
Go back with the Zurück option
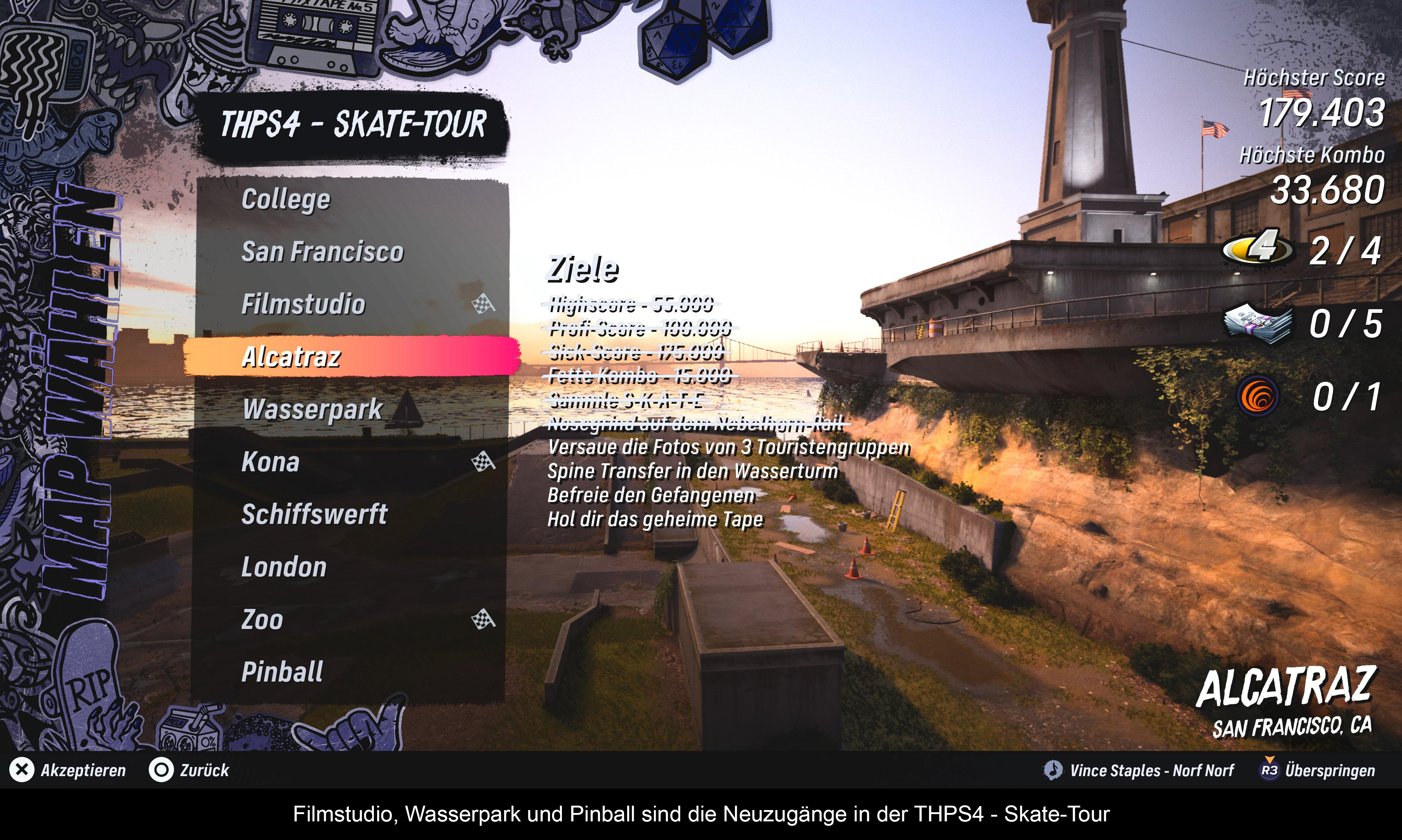[189, 770]
